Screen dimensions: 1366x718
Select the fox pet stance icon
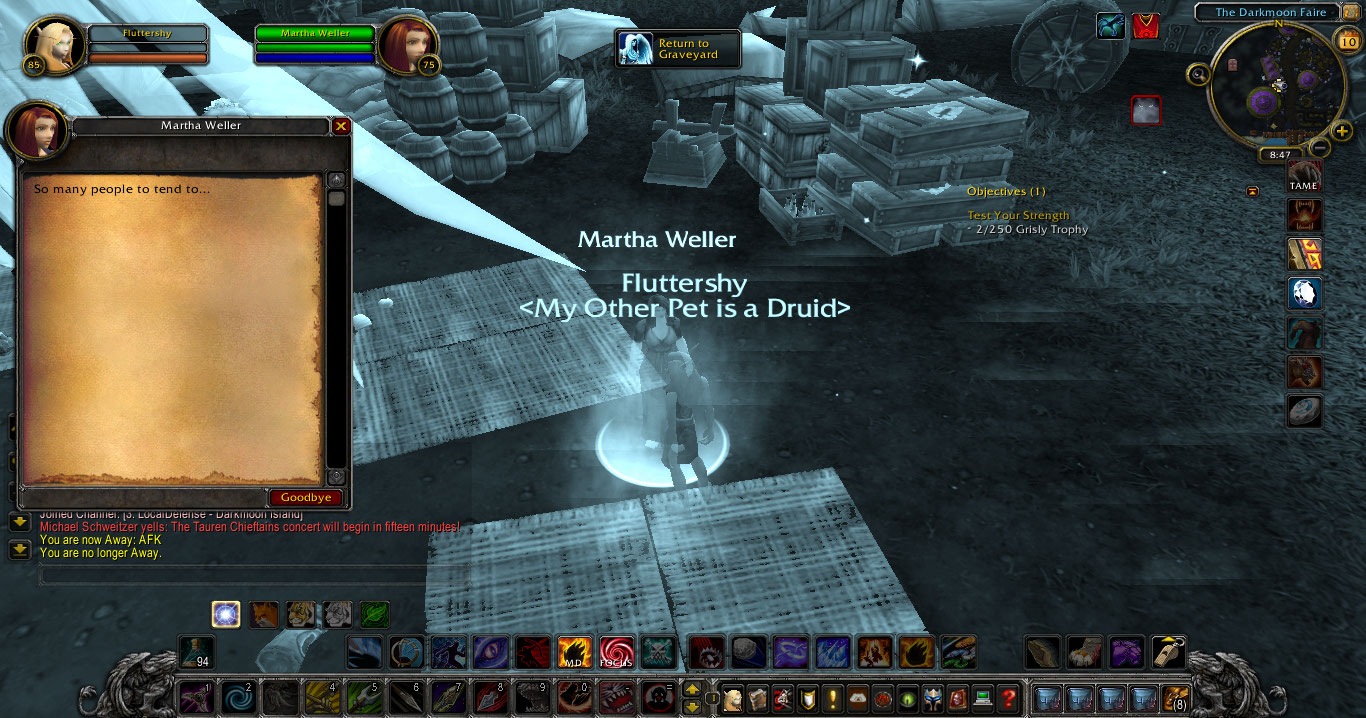(x=264, y=614)
